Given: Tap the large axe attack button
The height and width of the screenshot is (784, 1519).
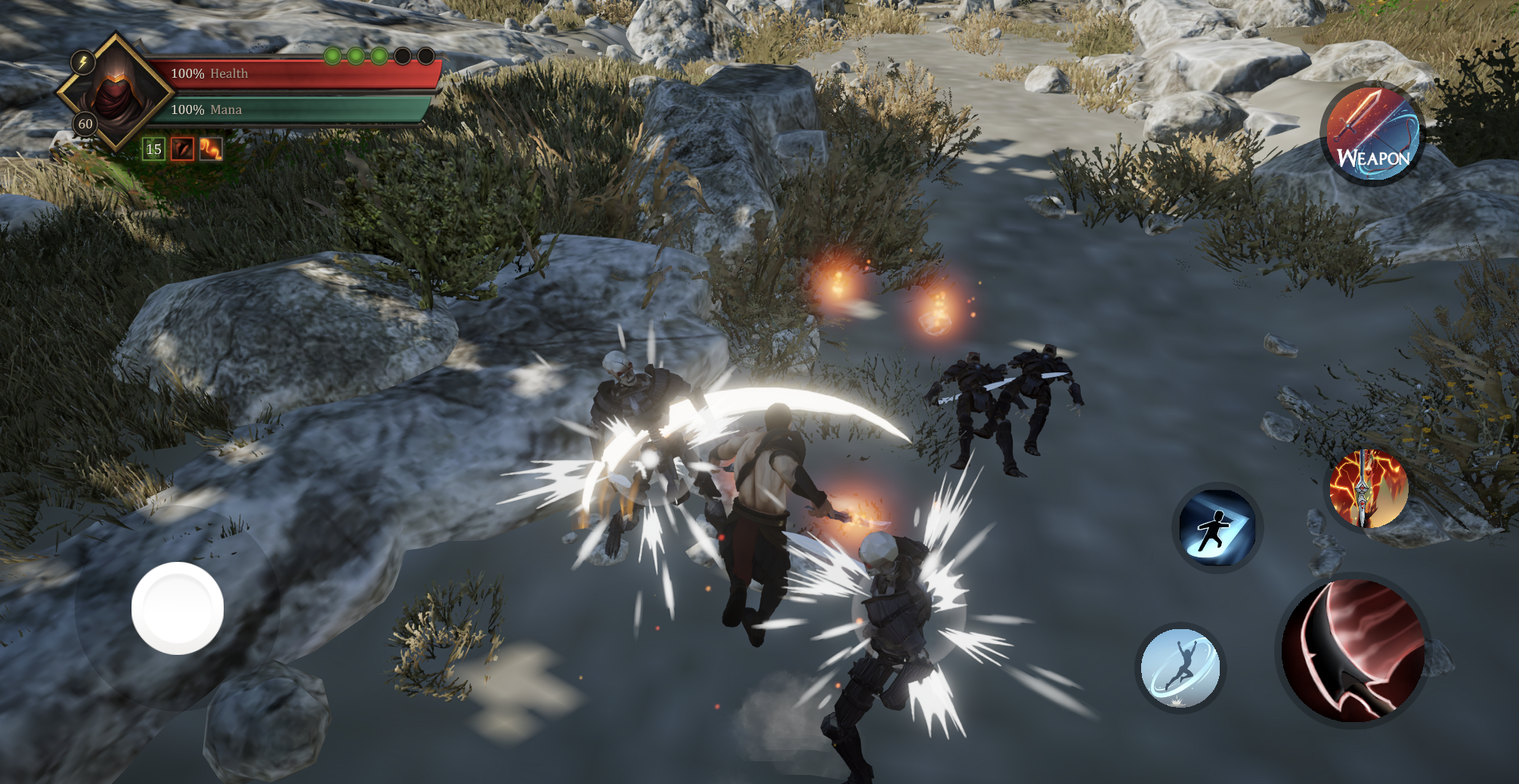Looking at the screenshot, I should pos(1353,651).
